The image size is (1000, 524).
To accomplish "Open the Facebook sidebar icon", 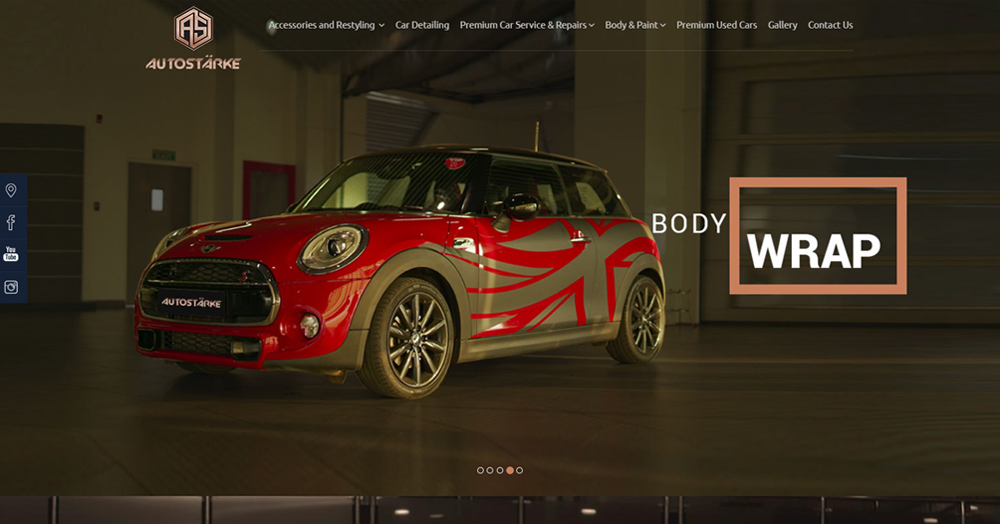I will [11, 222].
